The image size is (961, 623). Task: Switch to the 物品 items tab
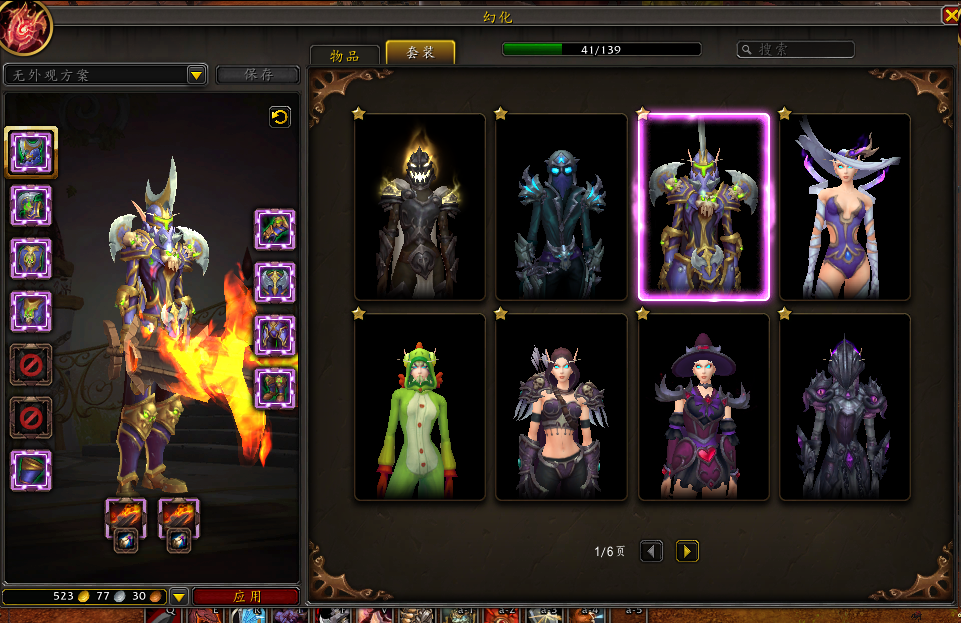345,55
